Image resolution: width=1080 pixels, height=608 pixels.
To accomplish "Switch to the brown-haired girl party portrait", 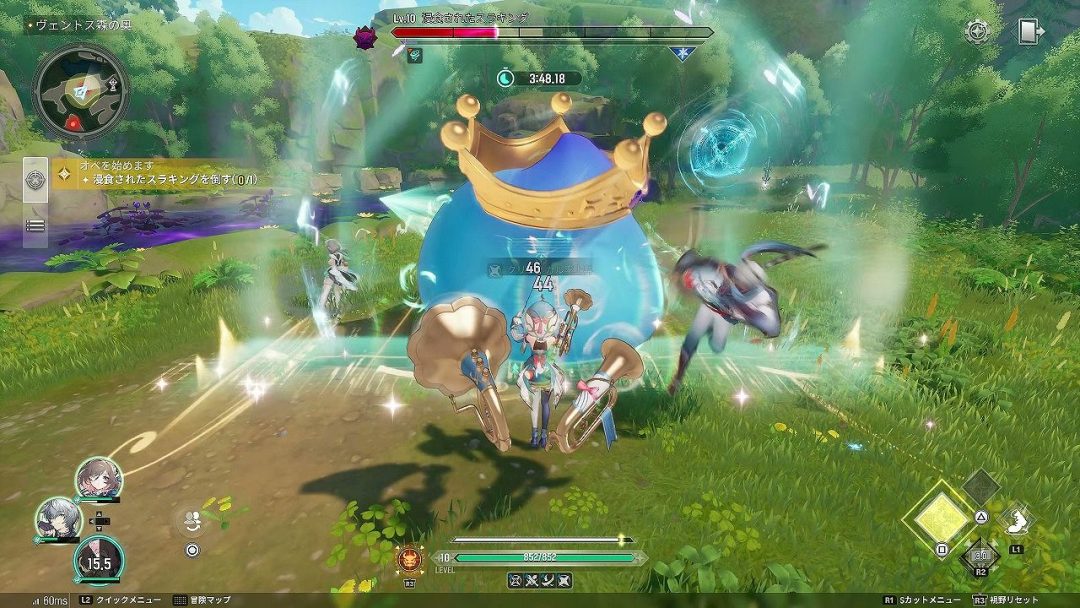I will coord(98,478).
